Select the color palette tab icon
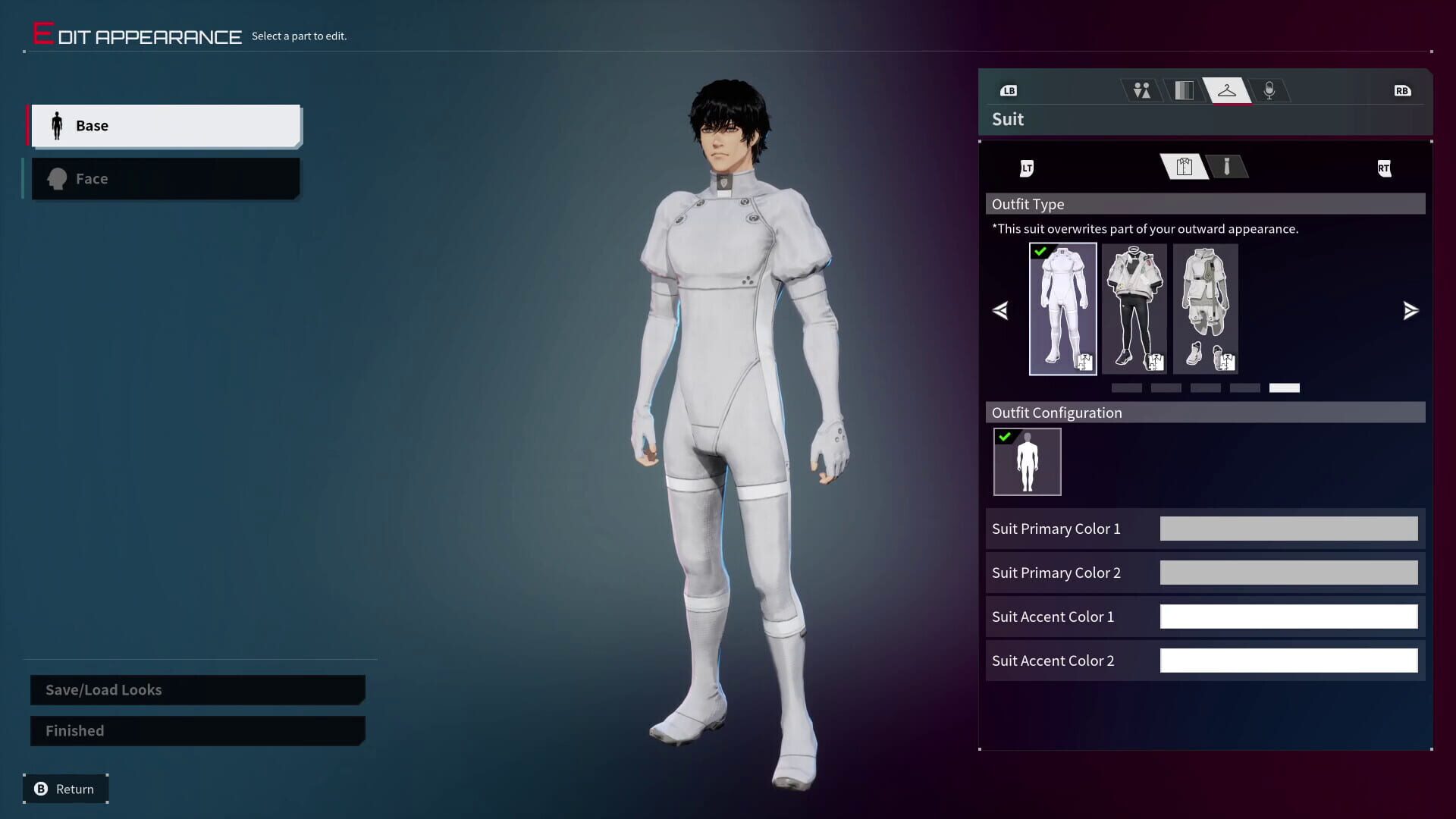Viewport: 1456px width, 819px height. [x=1184, y=90]
